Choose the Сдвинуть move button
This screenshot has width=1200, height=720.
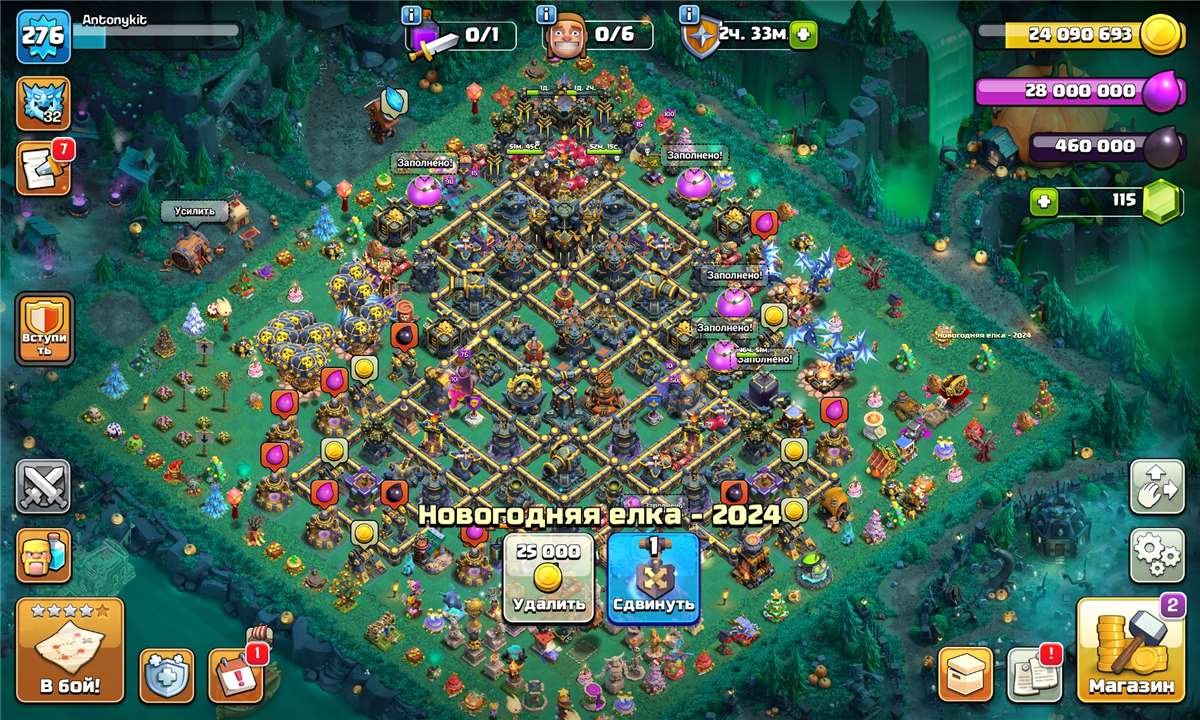click(652, 578)
